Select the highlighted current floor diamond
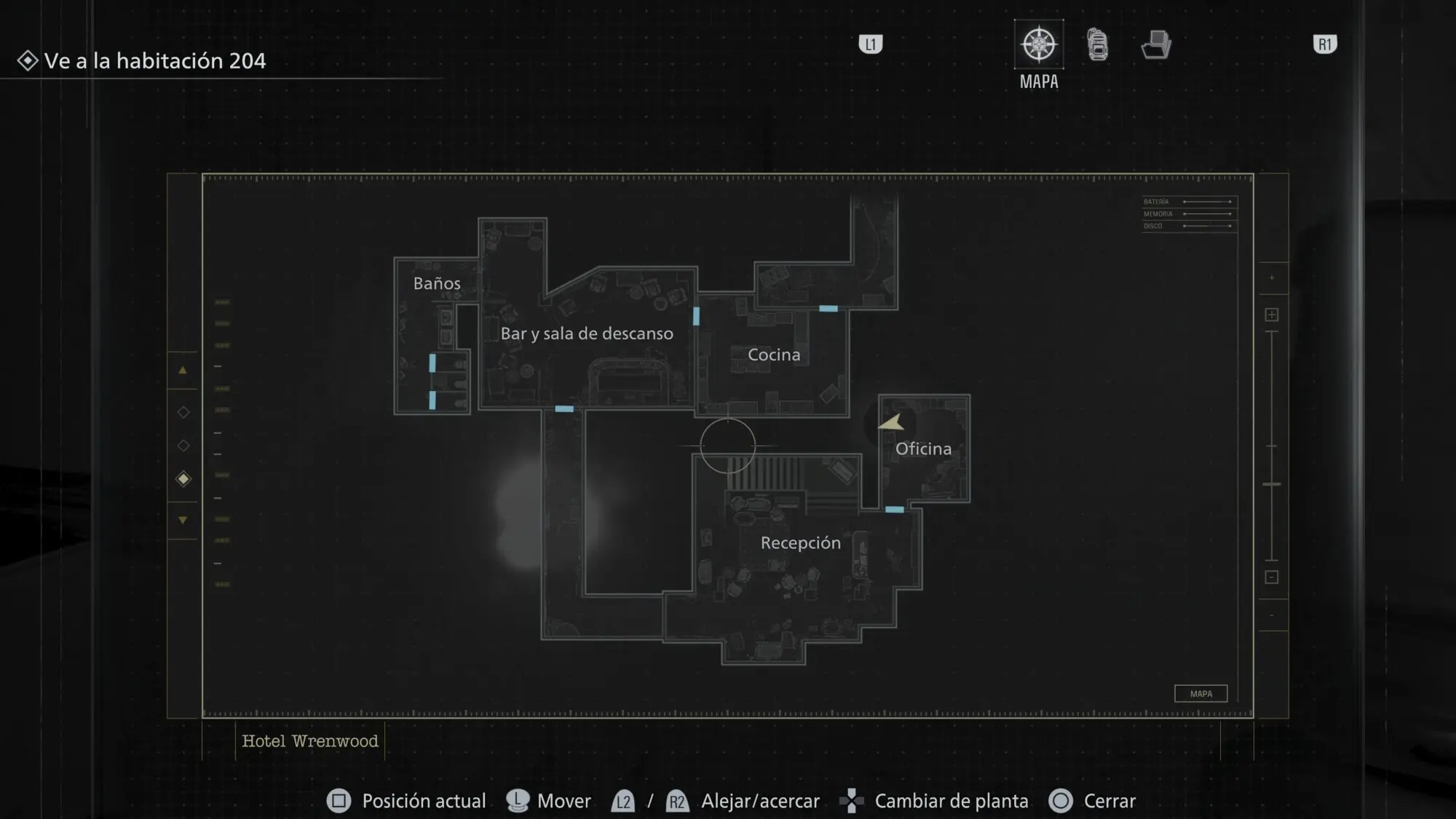 pyautogui.click(x=183, y=479)
